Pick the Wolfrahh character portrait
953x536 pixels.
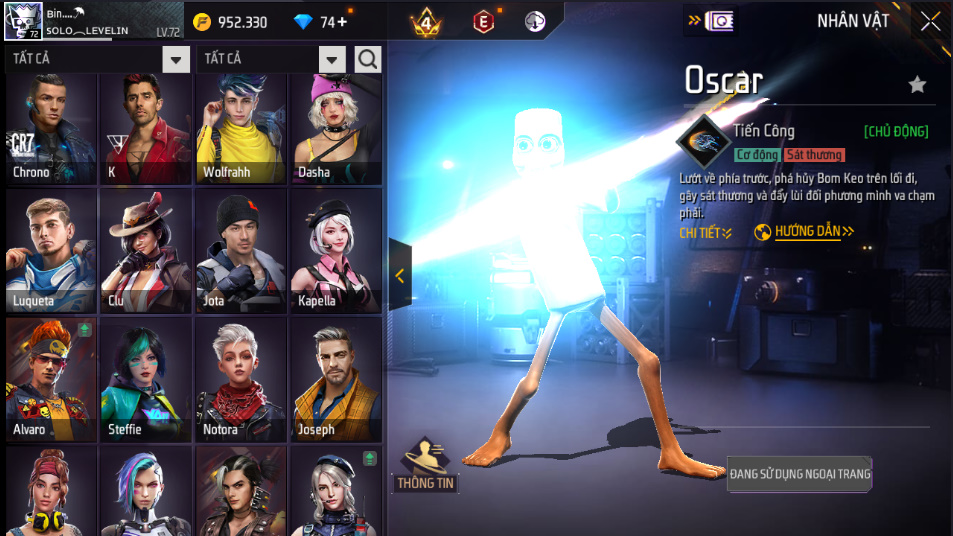(x=241, y=129)
